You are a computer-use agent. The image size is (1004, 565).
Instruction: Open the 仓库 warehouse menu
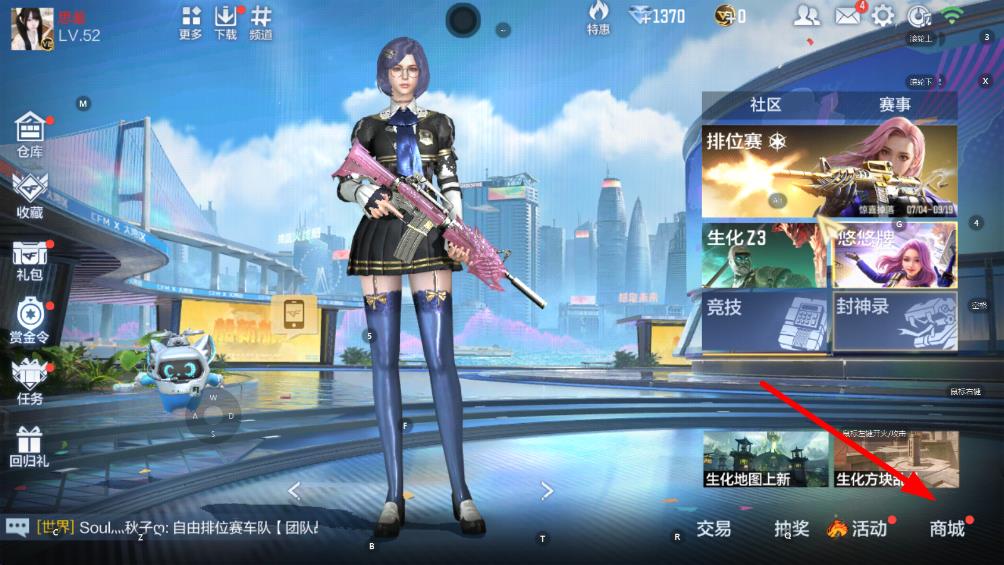click(30, 134)
